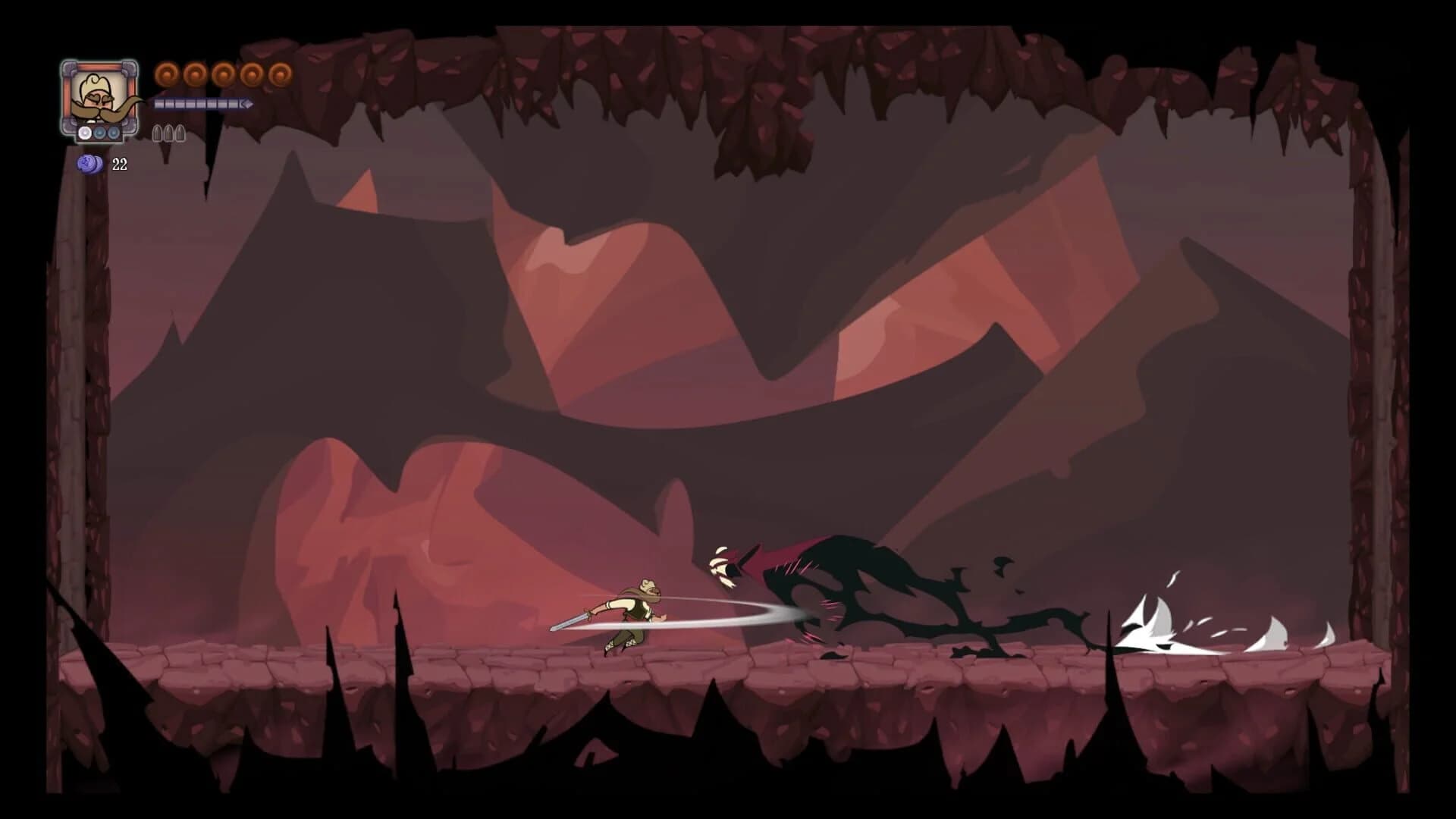The image size is (1456, 819).
Task: Click the fourth orange health orb
Action: click(250, 74)
